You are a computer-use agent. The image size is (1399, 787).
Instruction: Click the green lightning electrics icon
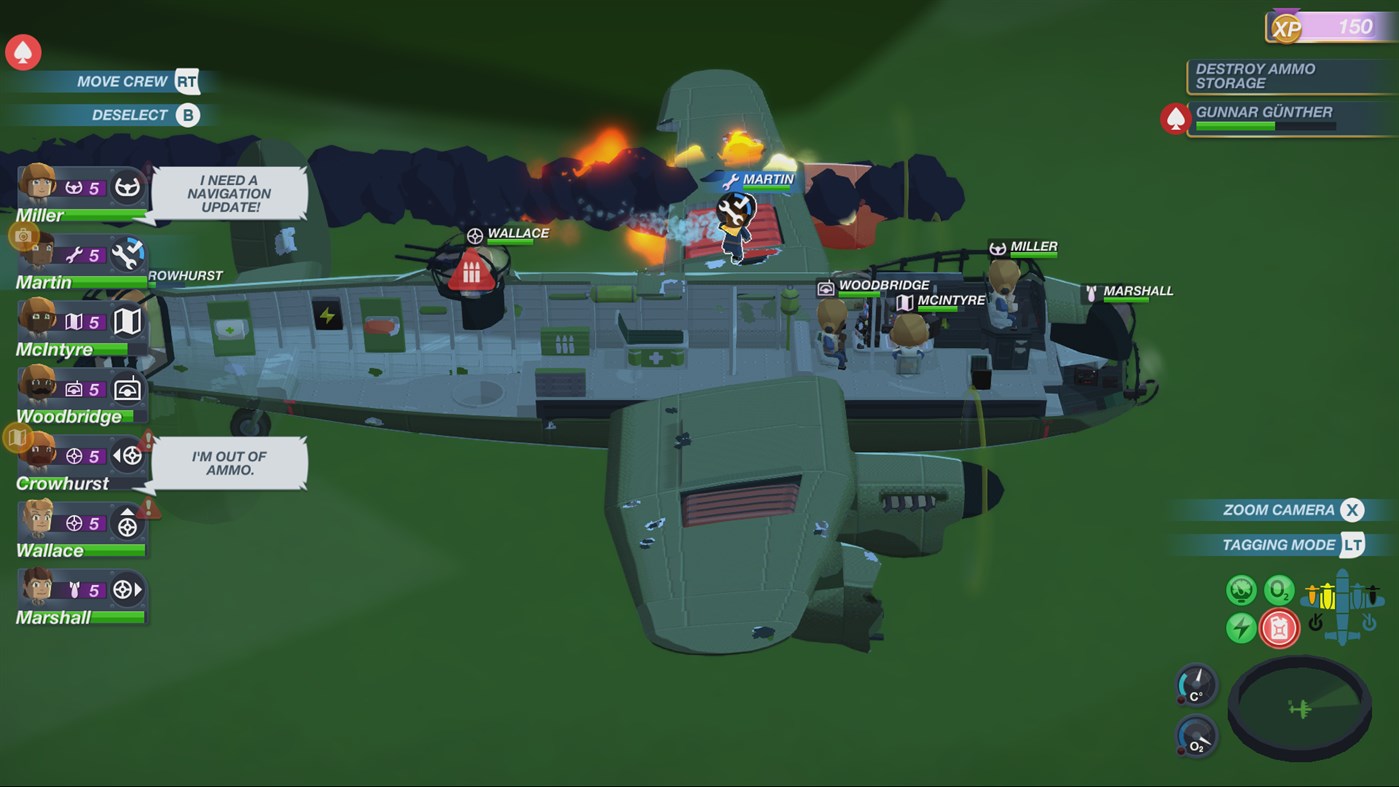1240,625
